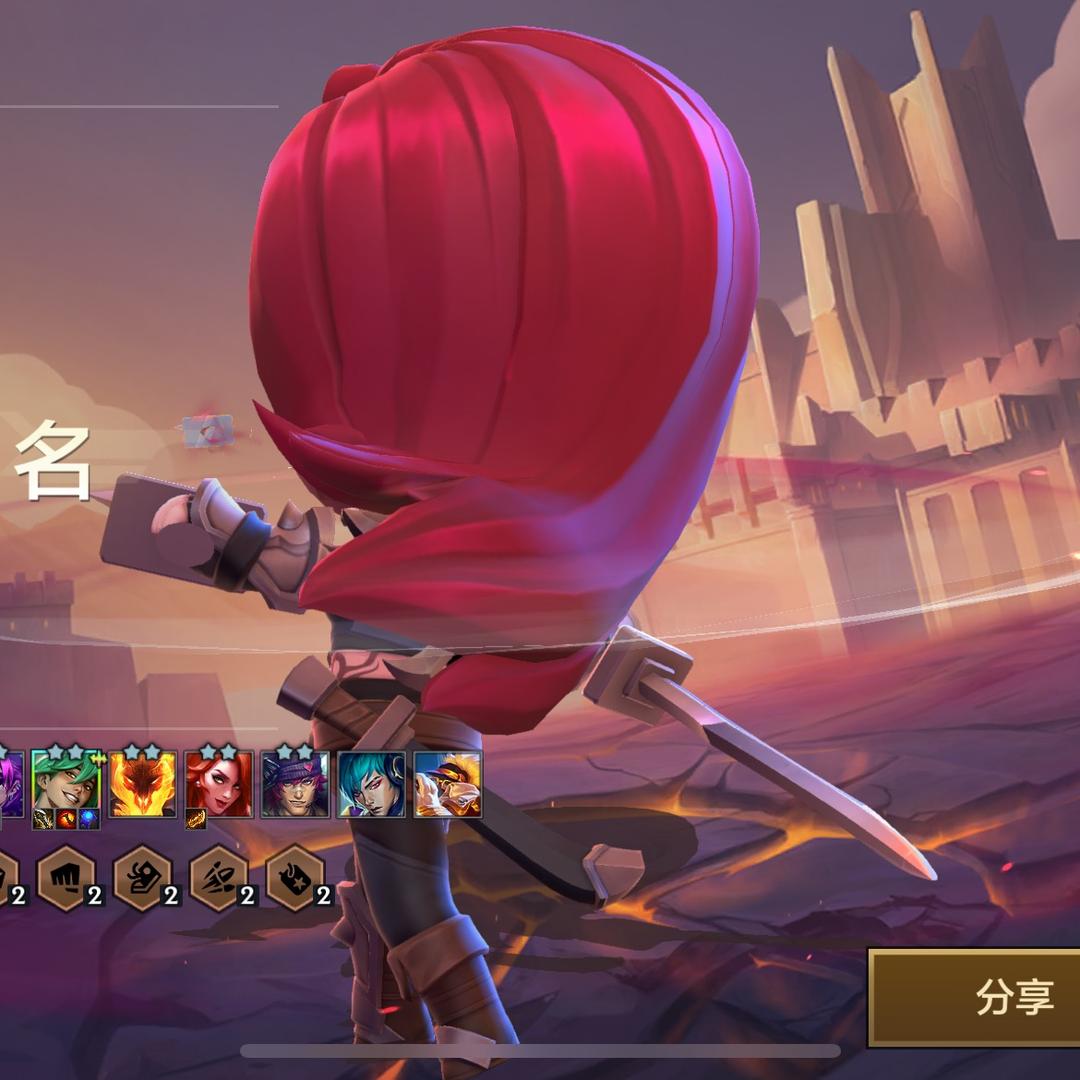
Task: Inspect the golden item under red-haired champion
Action: 196,820
